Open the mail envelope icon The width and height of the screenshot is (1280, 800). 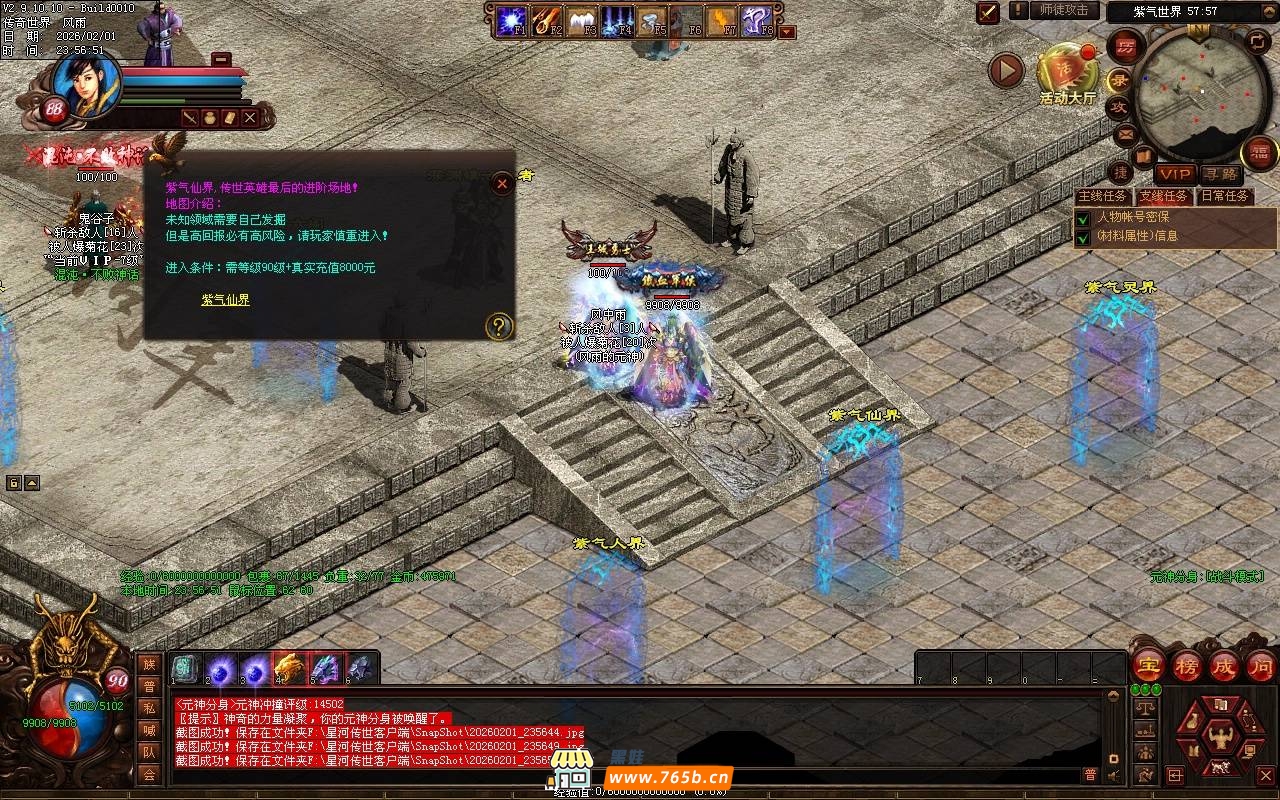tap(1125, 133)
